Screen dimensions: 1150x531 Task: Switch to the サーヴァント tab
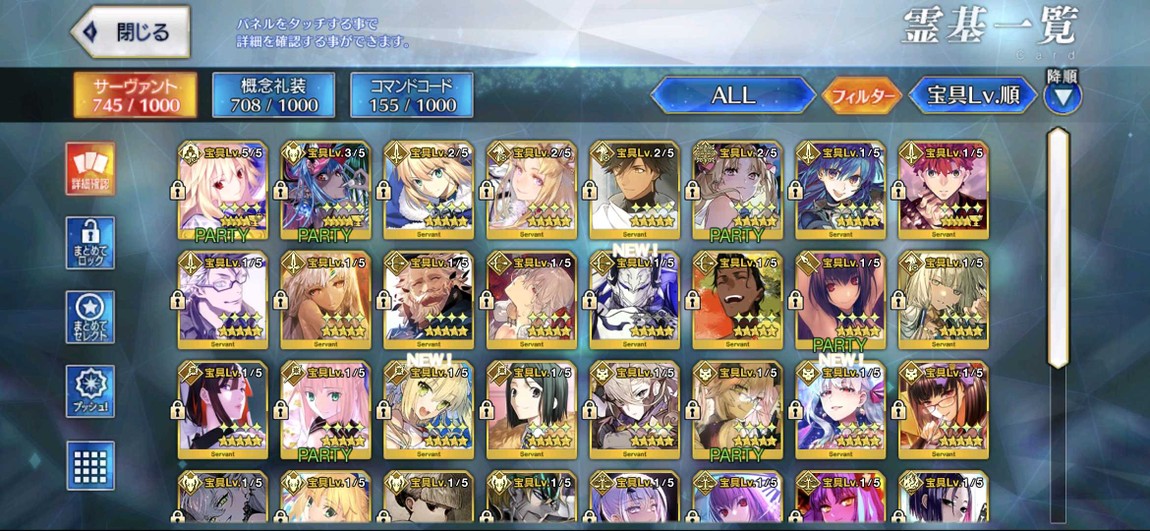pyautogui.click(x=136, y=94)
